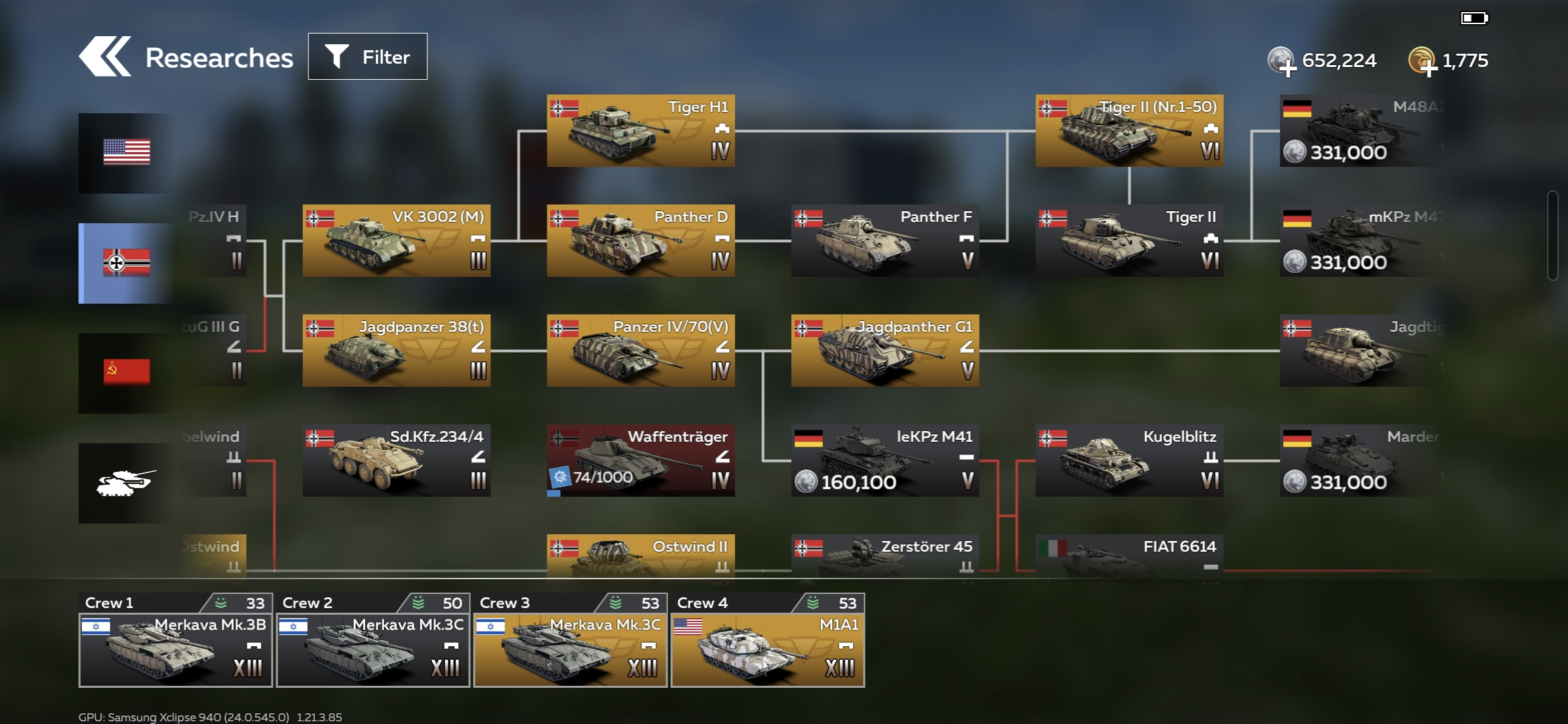Screen dimensions: 1568x724
Task: Select the Kugelblitz anti-air vehicle
Action: coord(1129,461)
